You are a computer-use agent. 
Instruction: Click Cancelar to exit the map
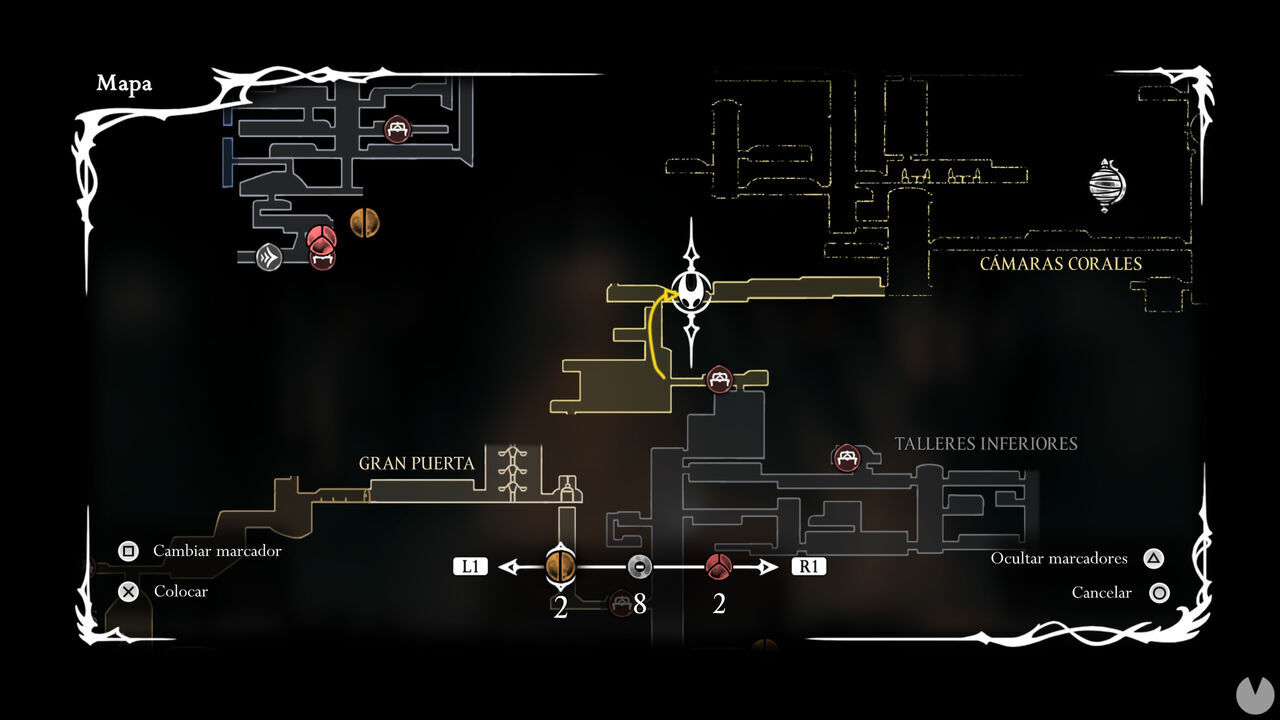coord(1102,593)
